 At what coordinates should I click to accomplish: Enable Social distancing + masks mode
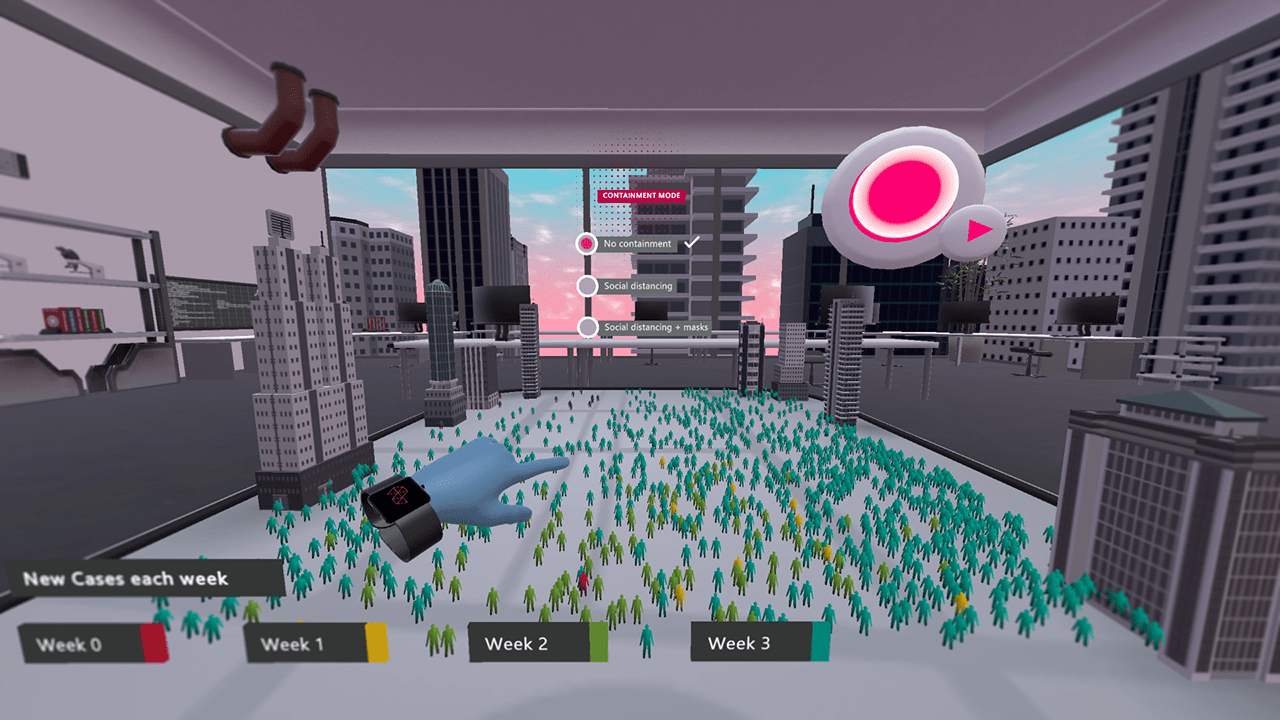pos(586,328)
